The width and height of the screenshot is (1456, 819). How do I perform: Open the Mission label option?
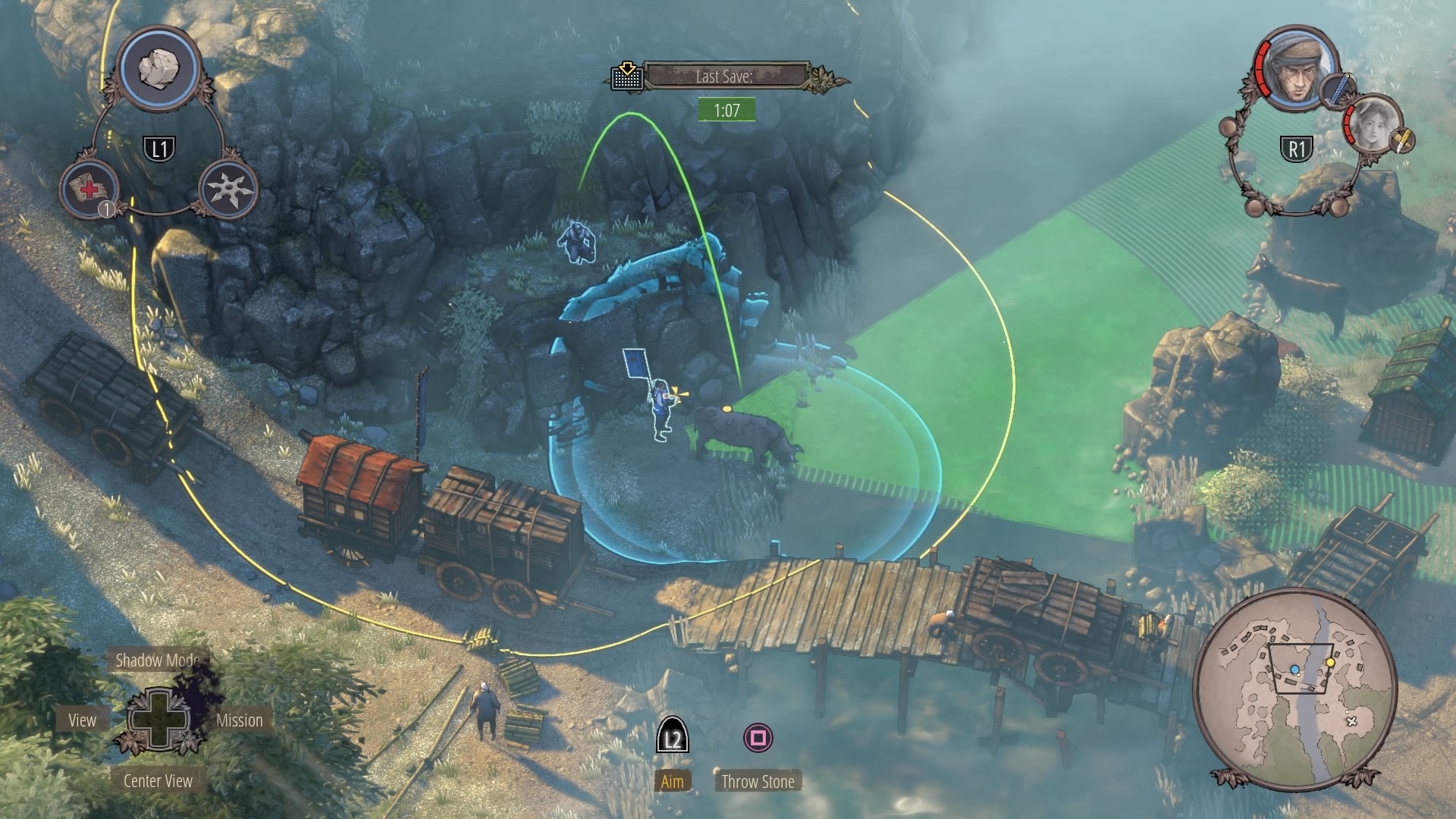[x=240, y=720]
